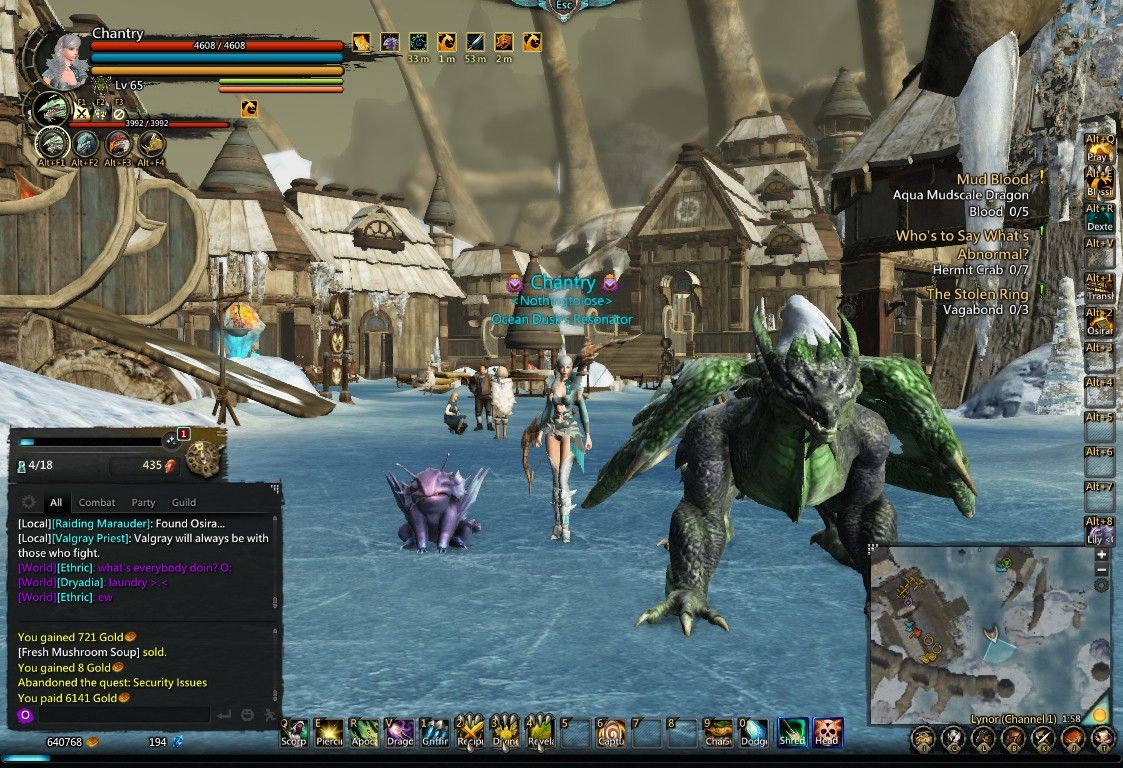Open the Guild chat tab
Viewport: 1123px width, 768px height.
(184, 503)
